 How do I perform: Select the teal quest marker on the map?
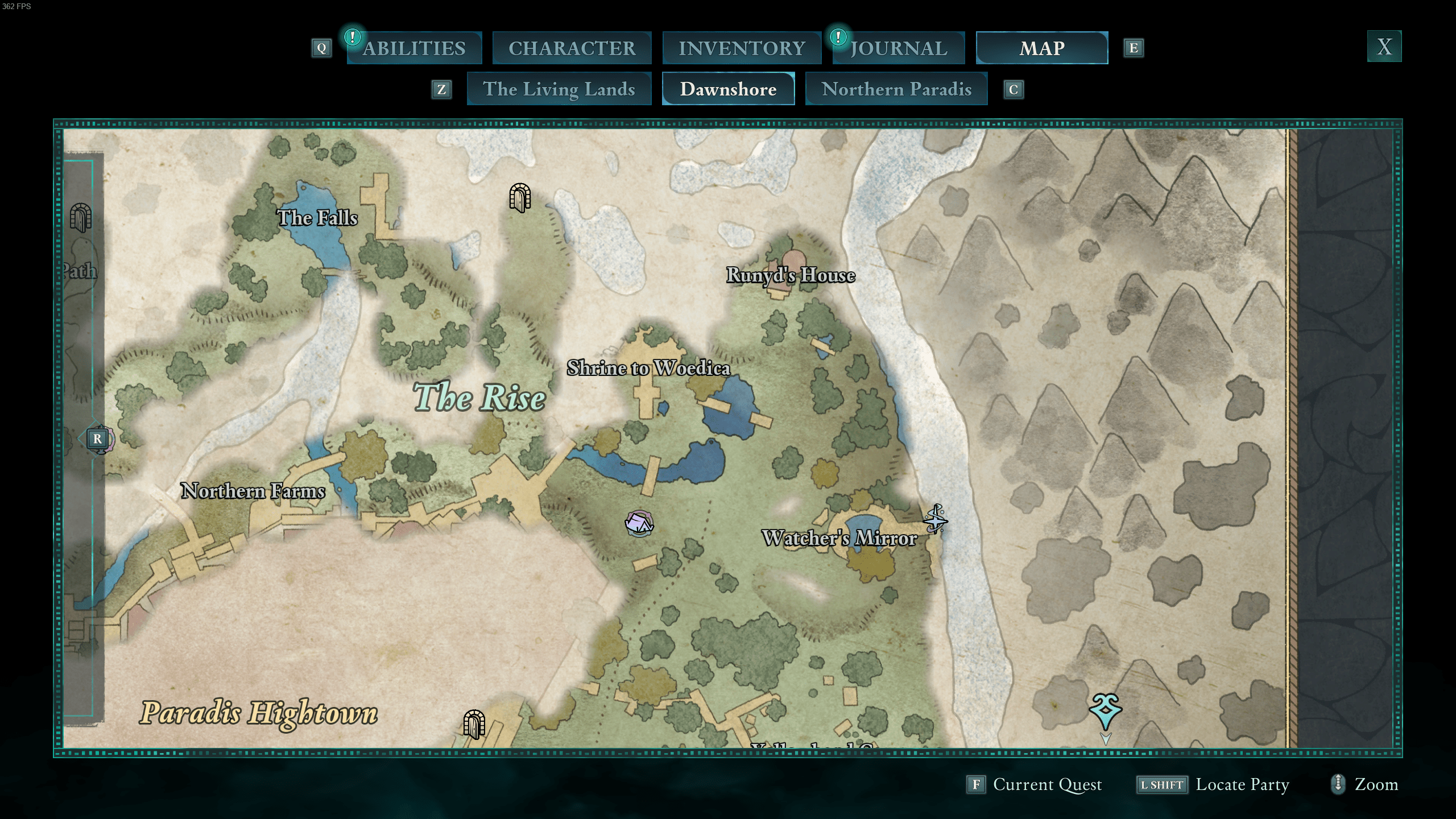tap(1105, 711)
